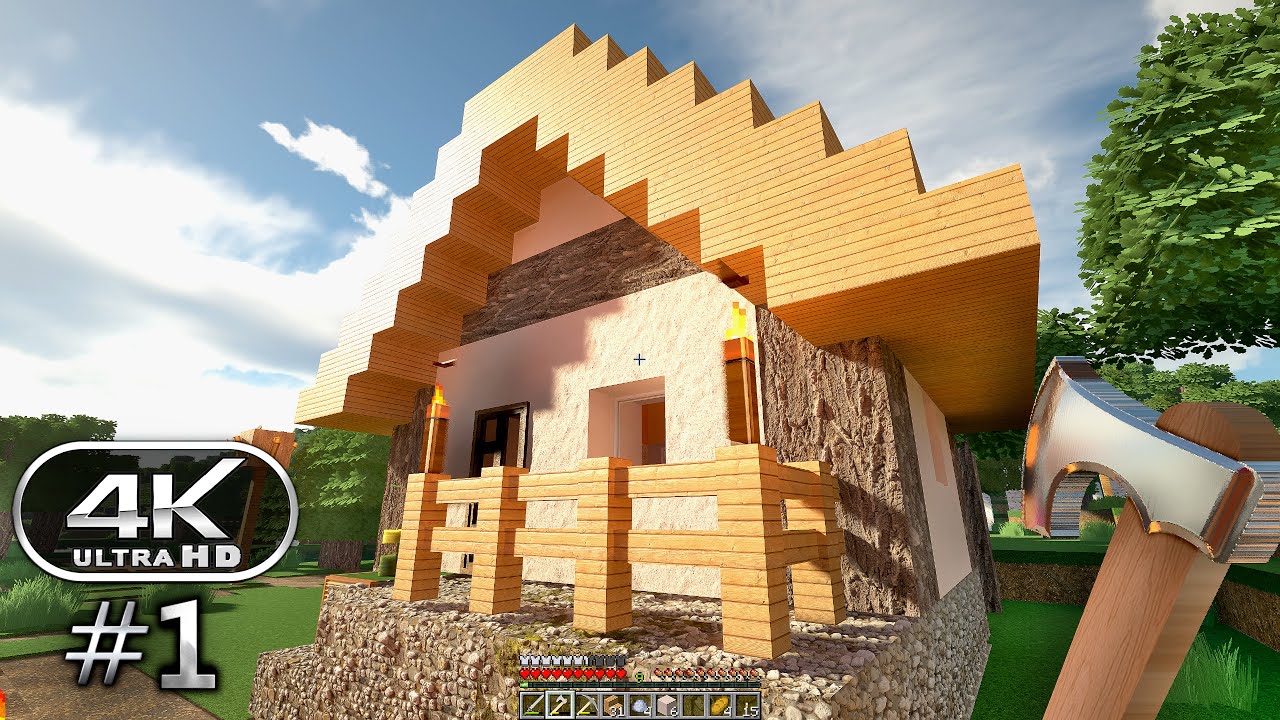The height and width of the screenshot is (720, 1280).
Task: Click the last red heart in the health row
Action: (x=620, y=674)
